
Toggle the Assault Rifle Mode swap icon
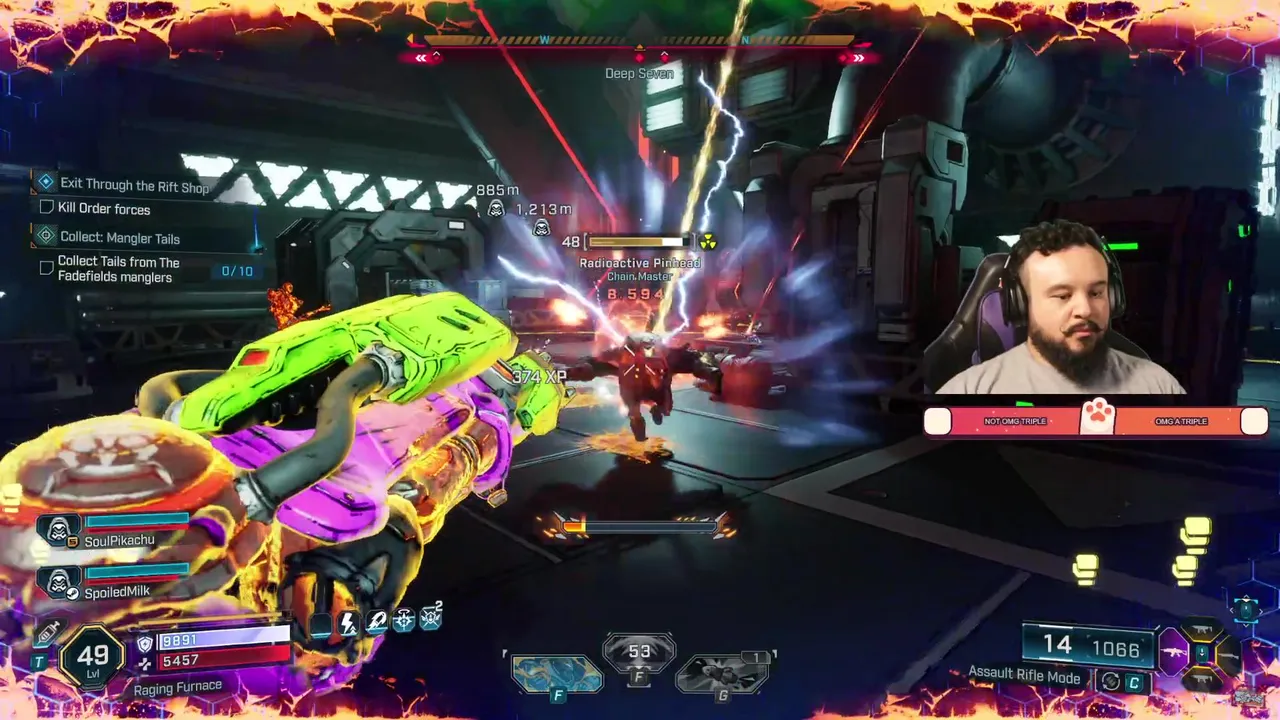click(x=1110, y=682)
